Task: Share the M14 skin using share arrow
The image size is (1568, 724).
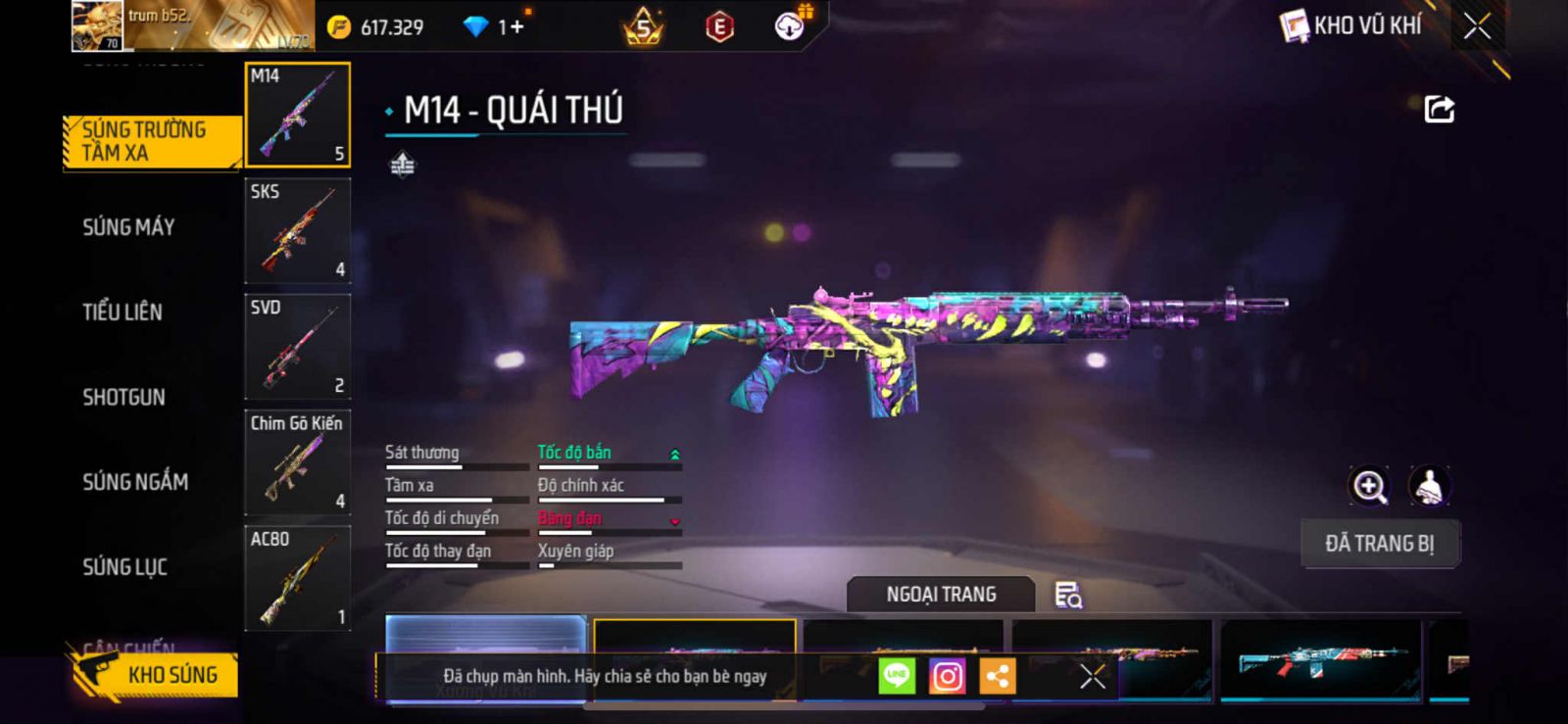Action: pyautogui.click(x=1439, y=109)
